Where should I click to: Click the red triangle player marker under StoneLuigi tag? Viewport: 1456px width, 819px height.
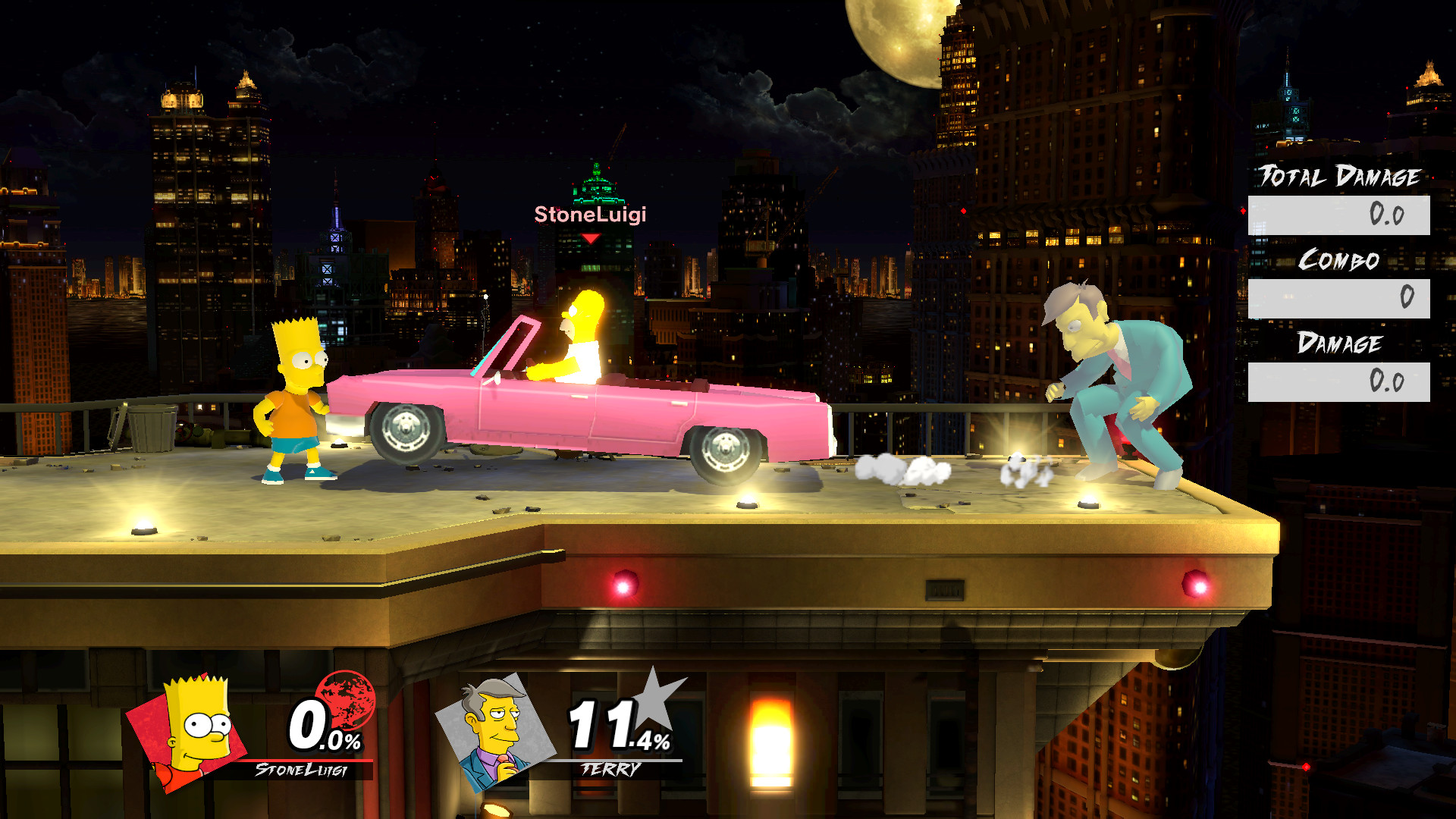click(590, 237)
